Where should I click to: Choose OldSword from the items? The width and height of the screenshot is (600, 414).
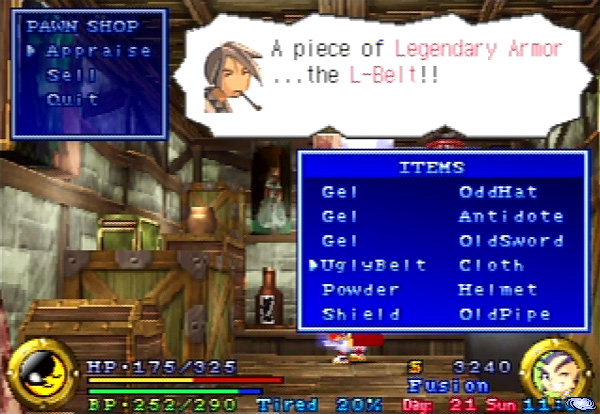pos(510,241)
